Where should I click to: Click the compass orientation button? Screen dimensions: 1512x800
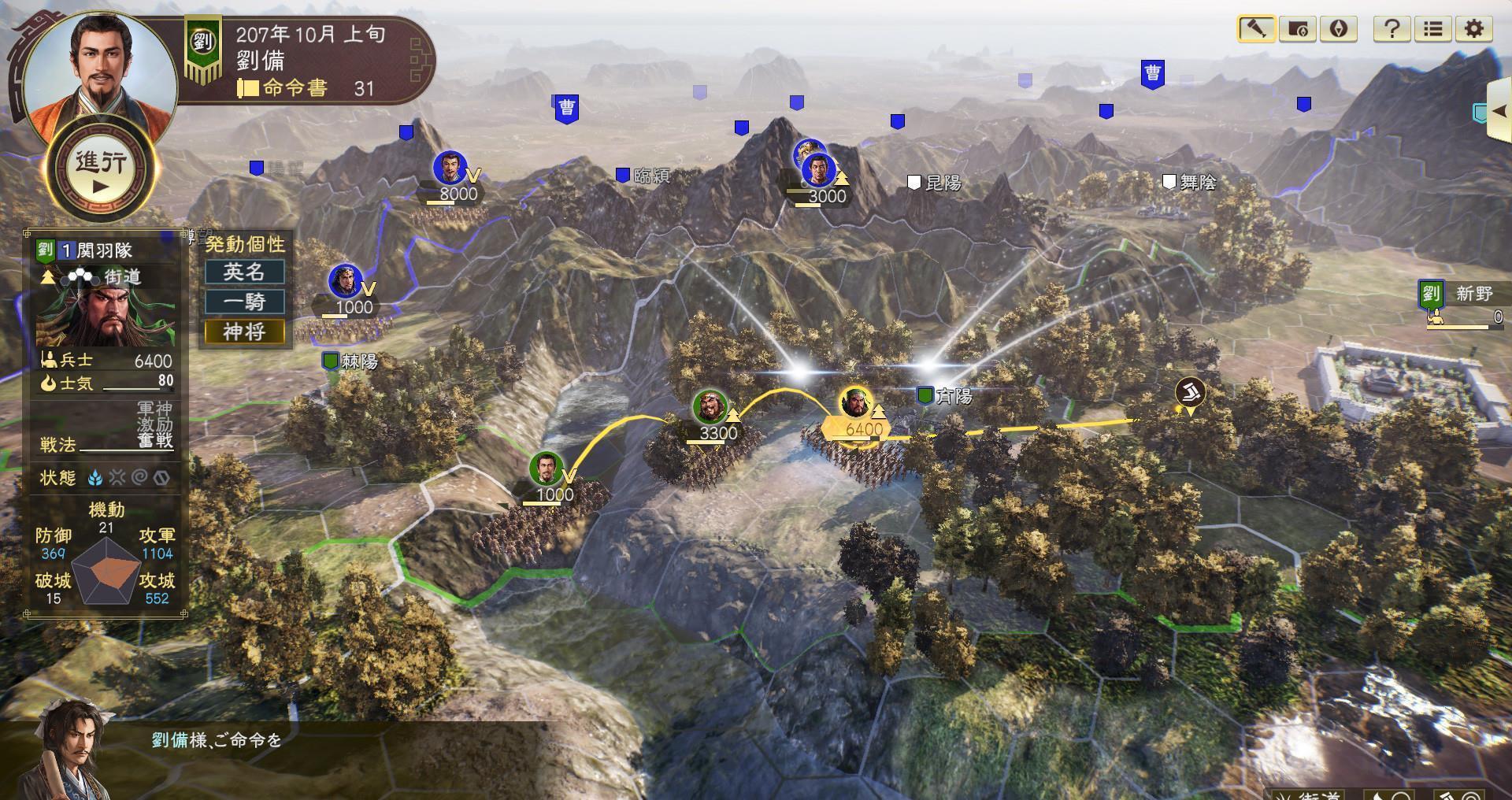1338,29
